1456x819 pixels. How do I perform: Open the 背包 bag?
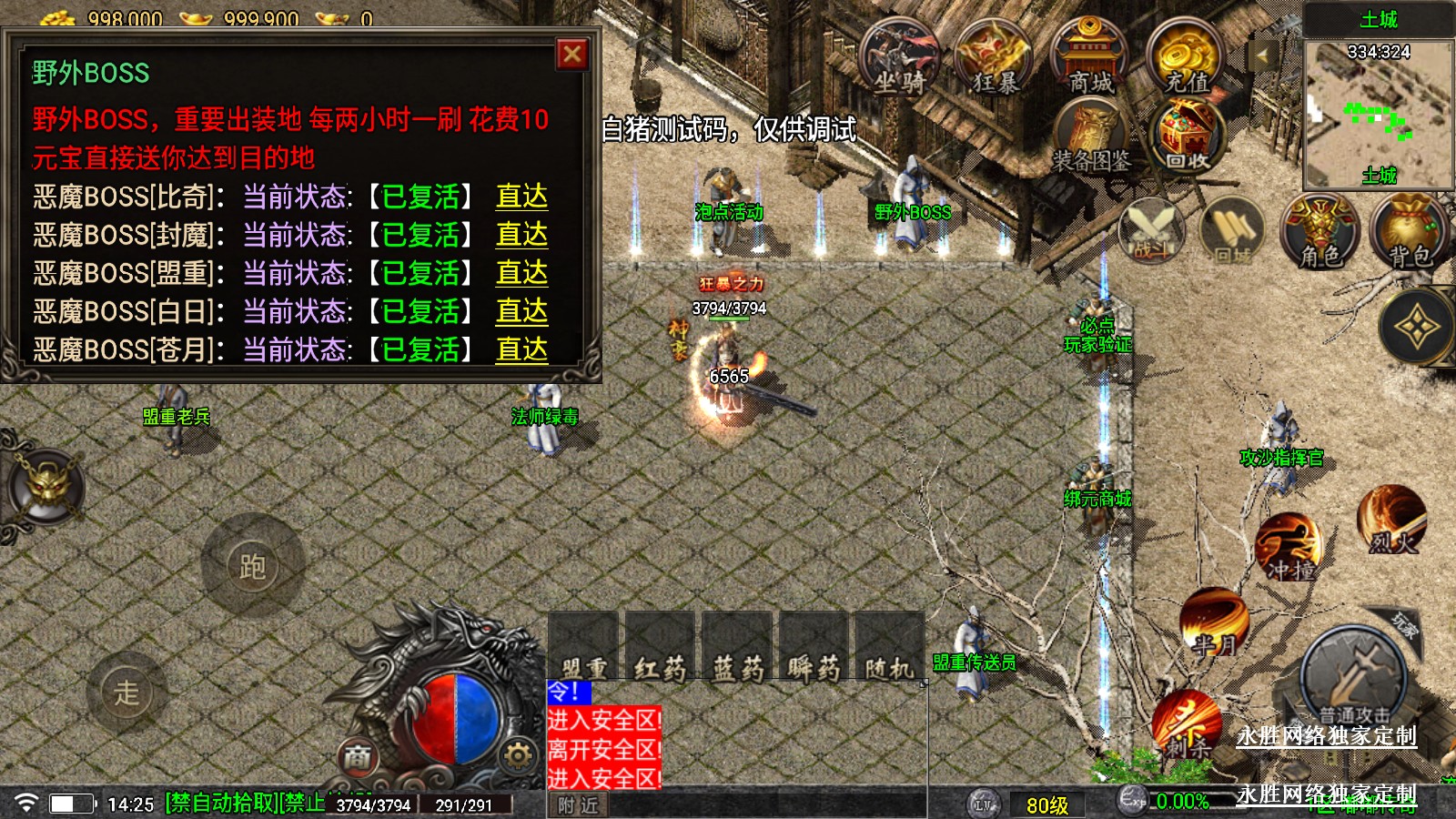[x=1410, y=232]
